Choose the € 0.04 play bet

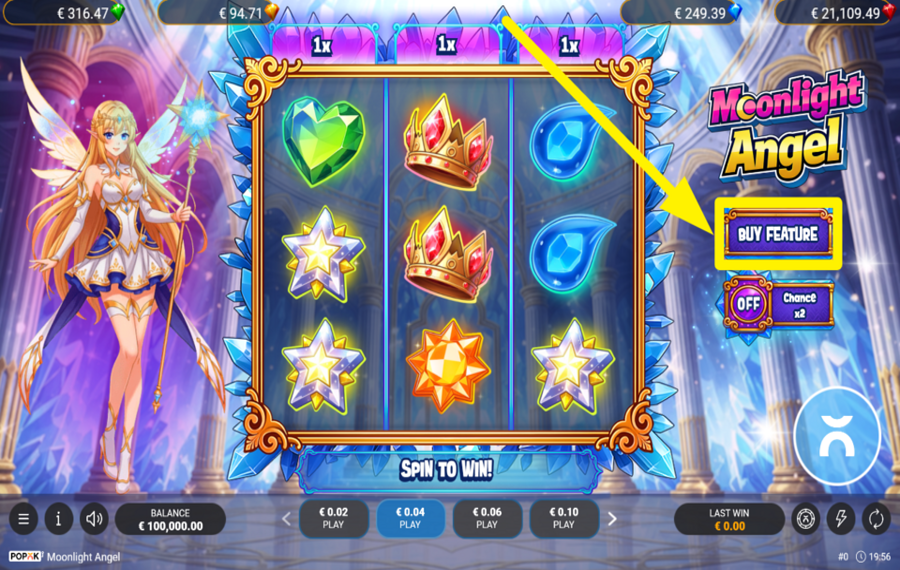410,519
